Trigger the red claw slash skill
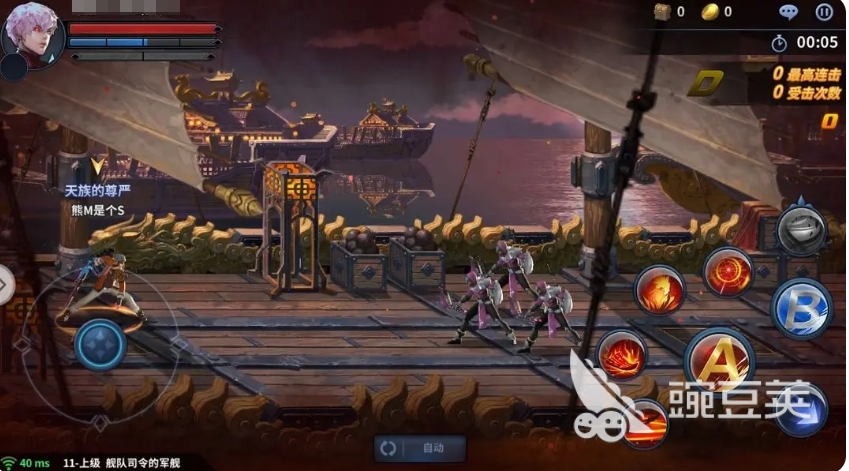This screenshot has height=471, width=849. click(622, 355)
